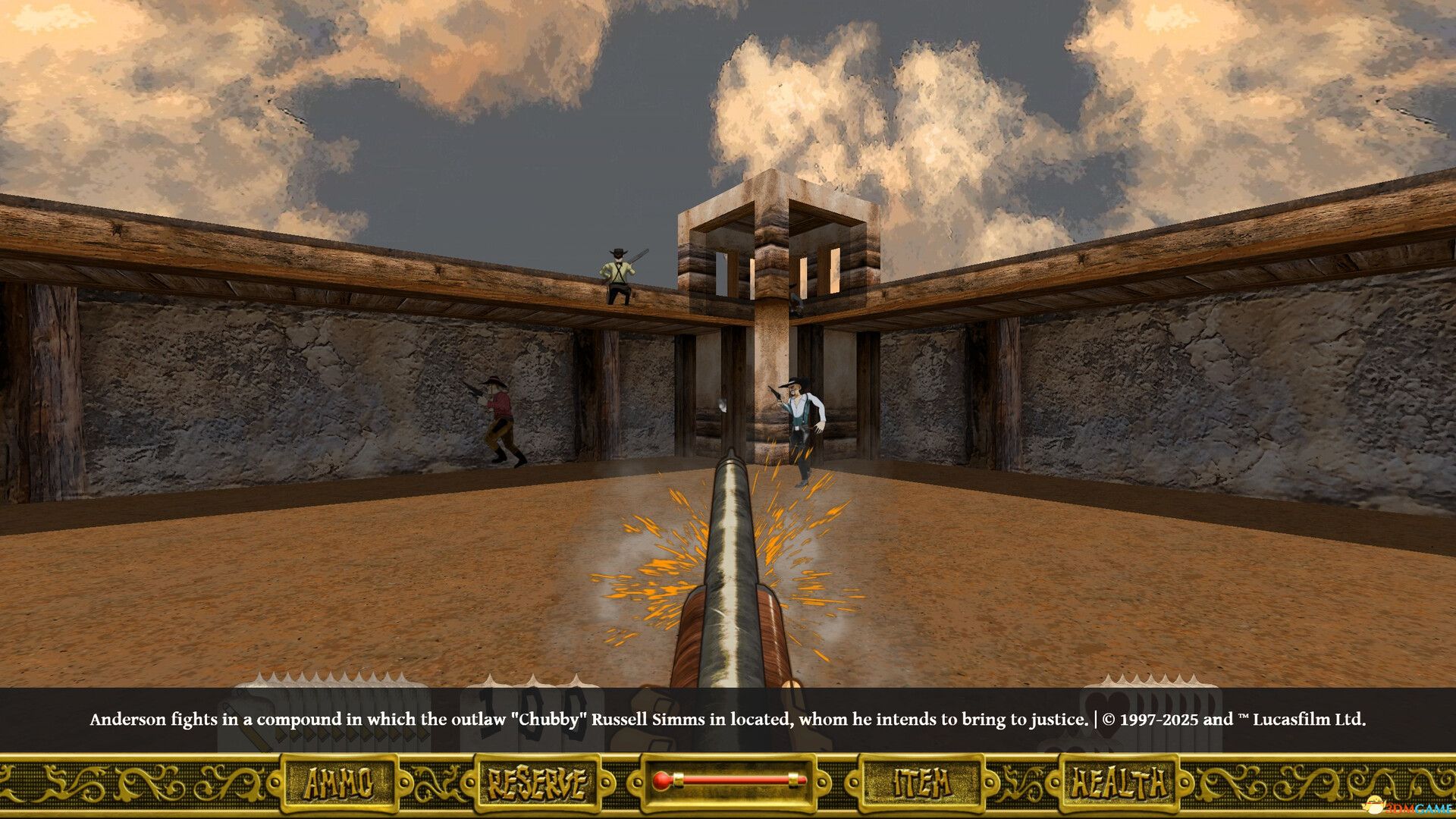Image resolution: width=1456 pixels, height=819 pixels.
Task: Click the HEALTH plaque on the HUD
Action: [x=1117, y=780]
